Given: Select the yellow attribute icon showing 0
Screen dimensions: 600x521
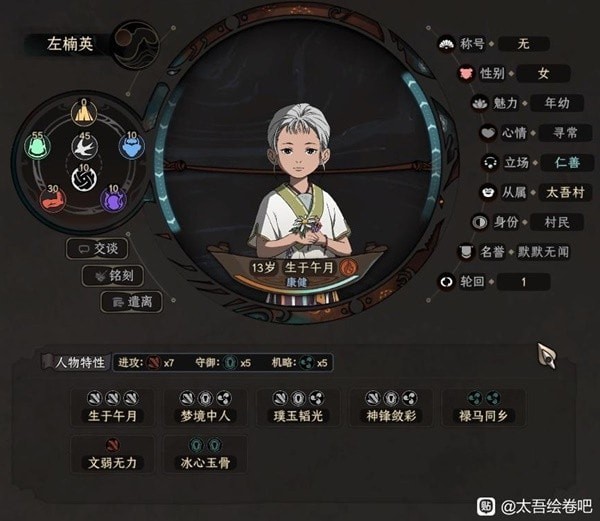Looking at the screenshot, I should click(x=85, y=113).
